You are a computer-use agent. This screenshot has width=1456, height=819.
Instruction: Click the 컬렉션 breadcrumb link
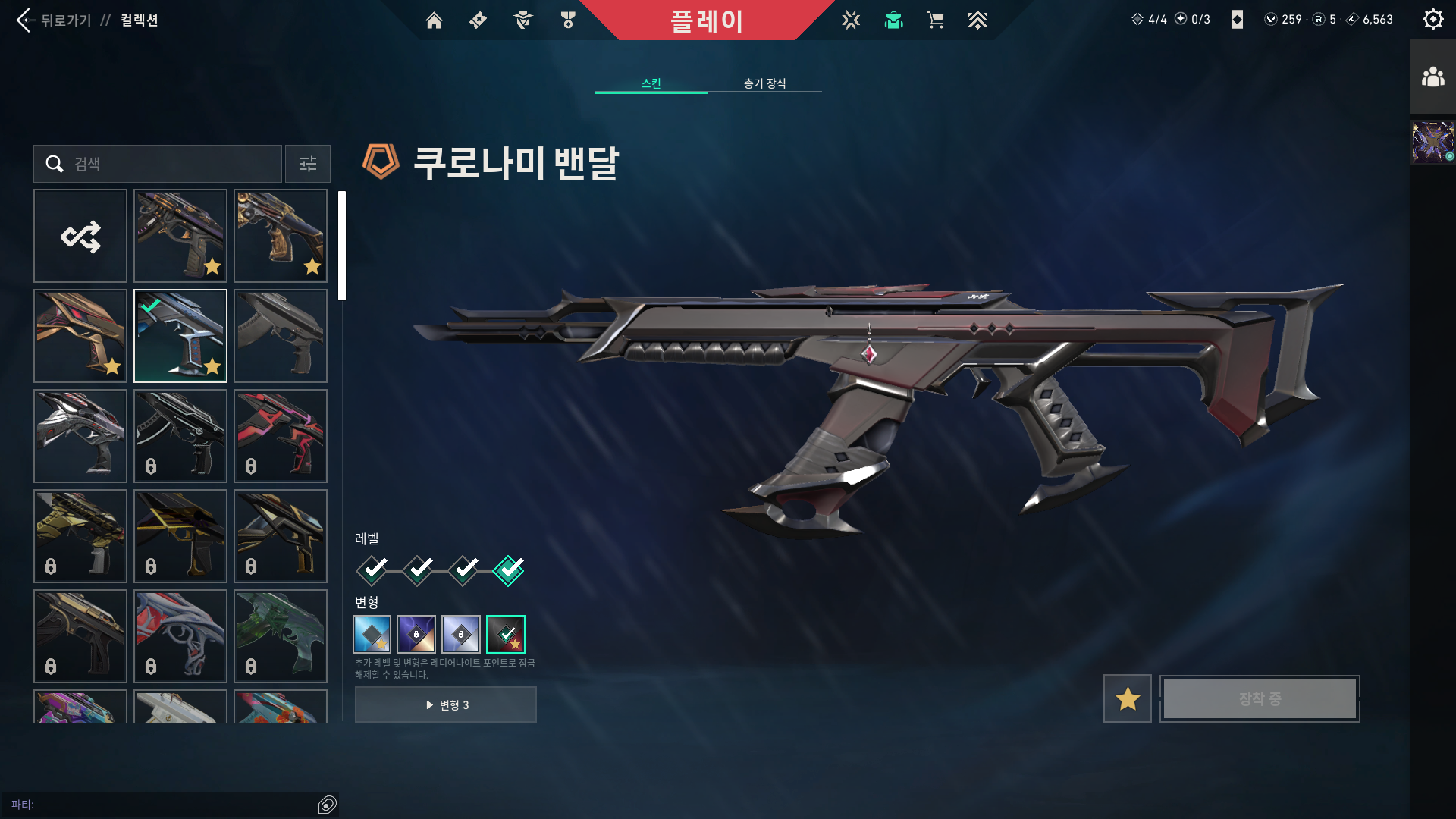[137, 20]
